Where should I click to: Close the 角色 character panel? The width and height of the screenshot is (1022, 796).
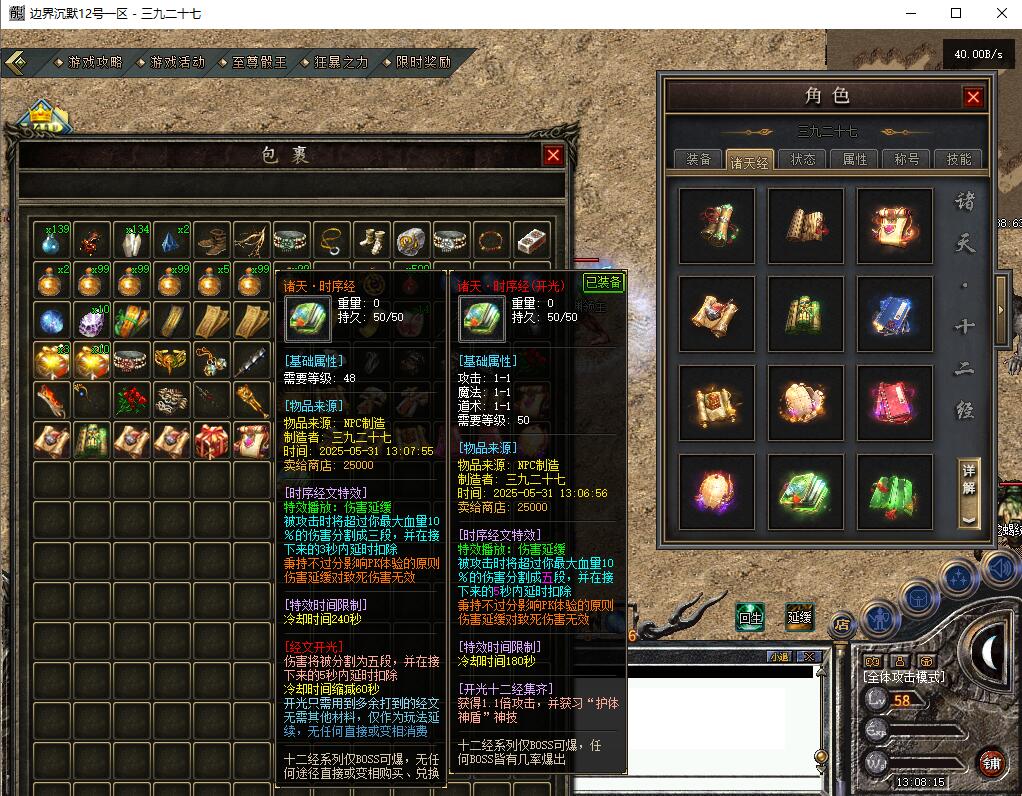tap(973, 97)
